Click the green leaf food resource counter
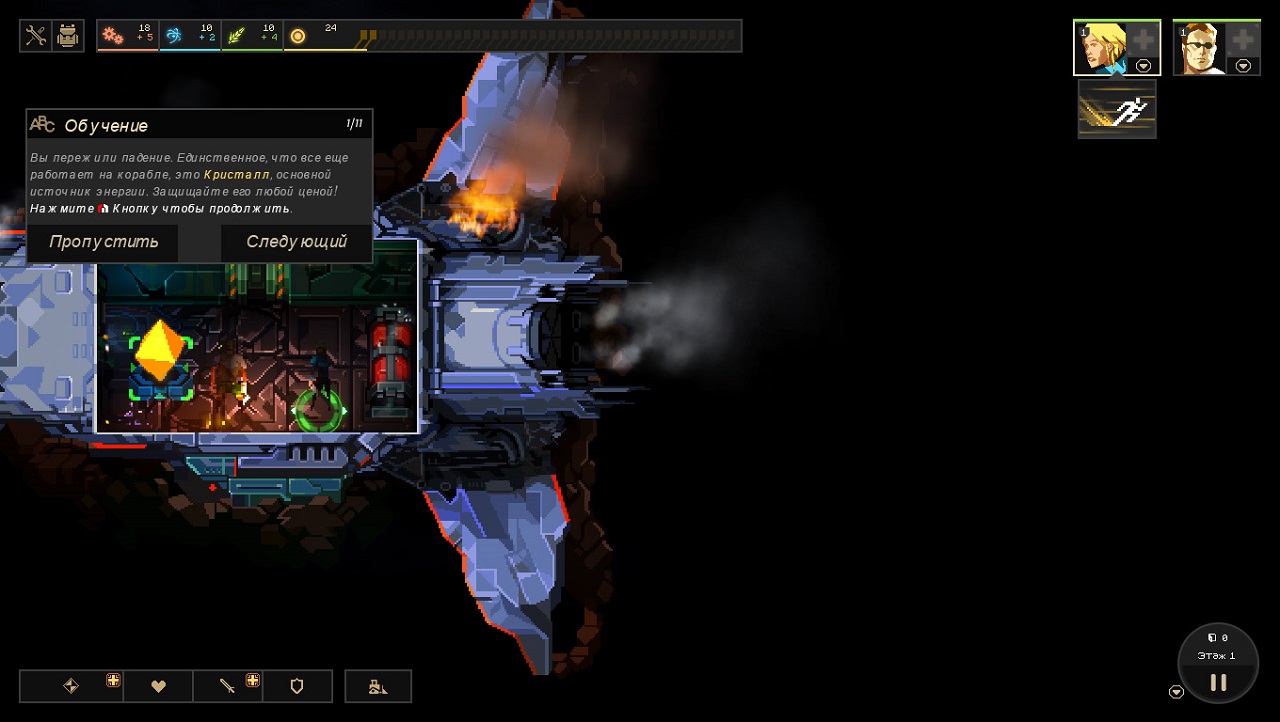This screenshot has height=722, width=1280. tap(253, 36)
